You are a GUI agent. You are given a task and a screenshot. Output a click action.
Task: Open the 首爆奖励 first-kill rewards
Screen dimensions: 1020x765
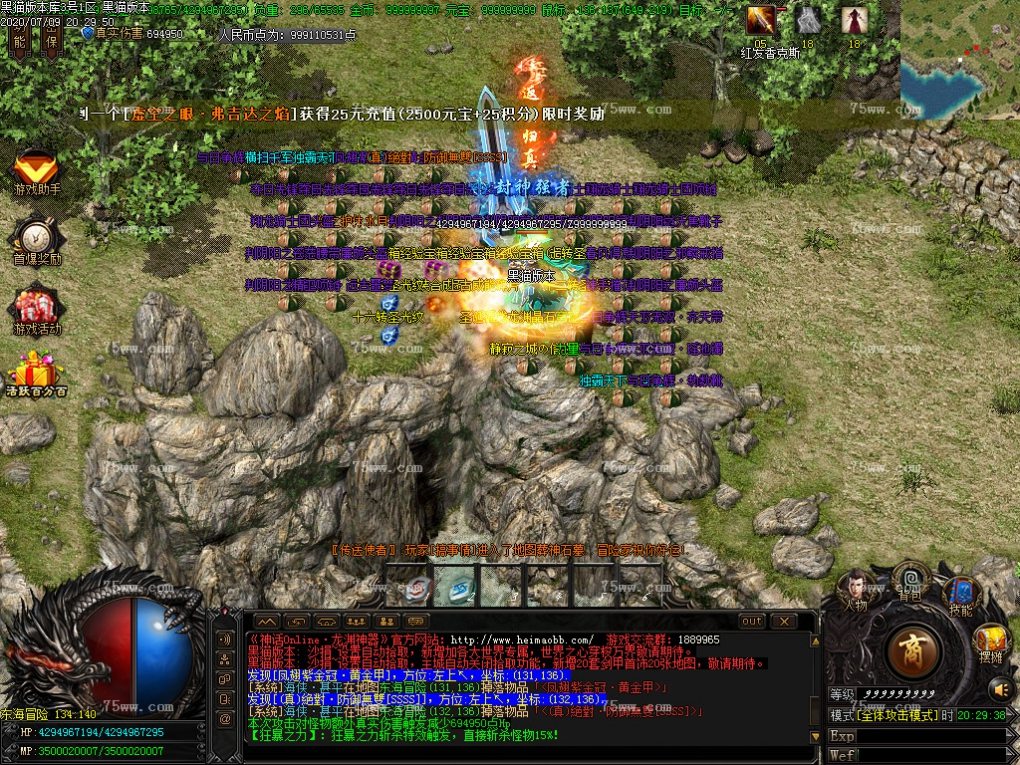point(36,242)
